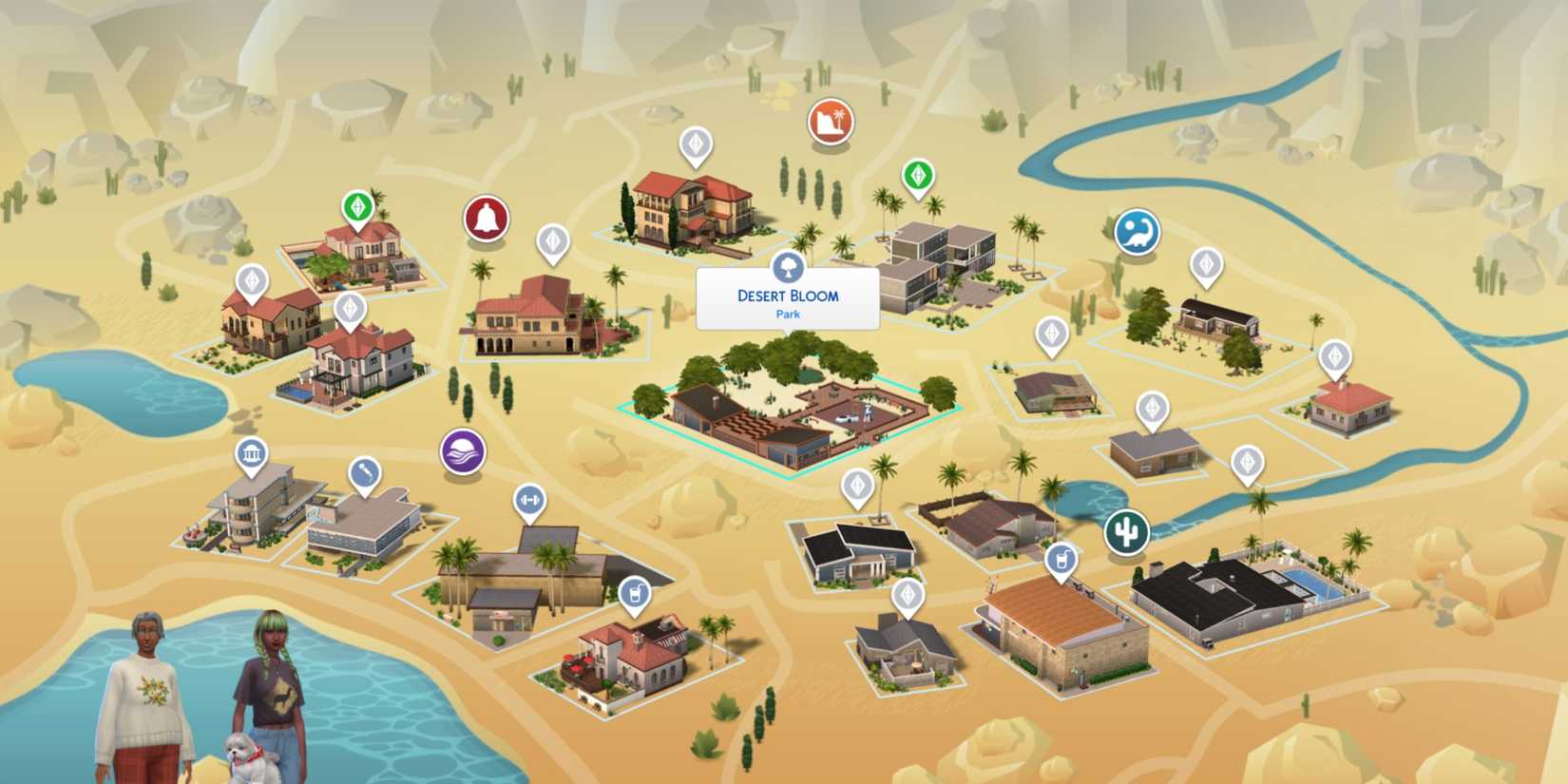Click the red bell venue icon
1568x784 pixels.
(486, 217)
